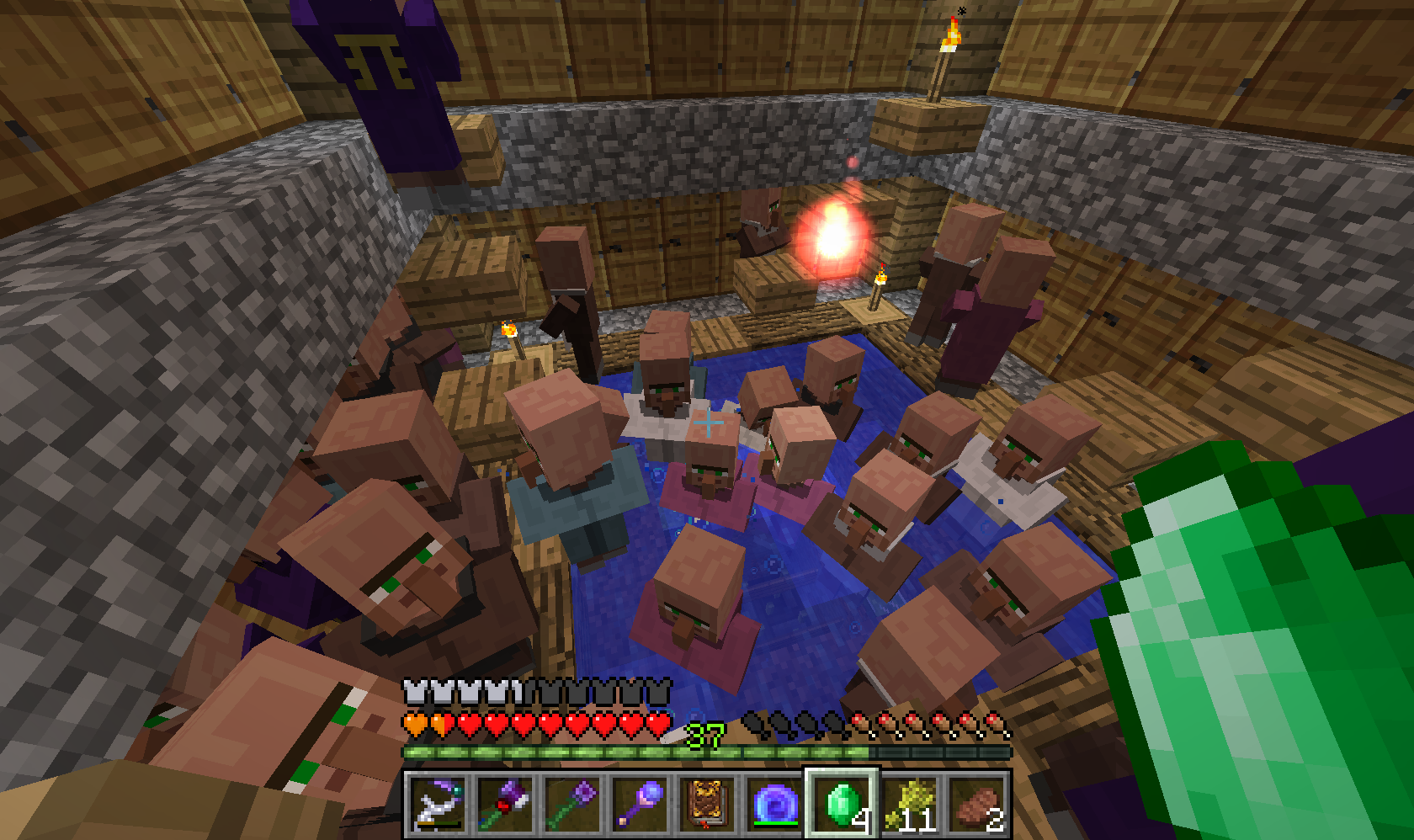The height and width of the screenshot is (840, 1414).
Task: Equip the blue orb scepter slot
Action: (640, 804)
